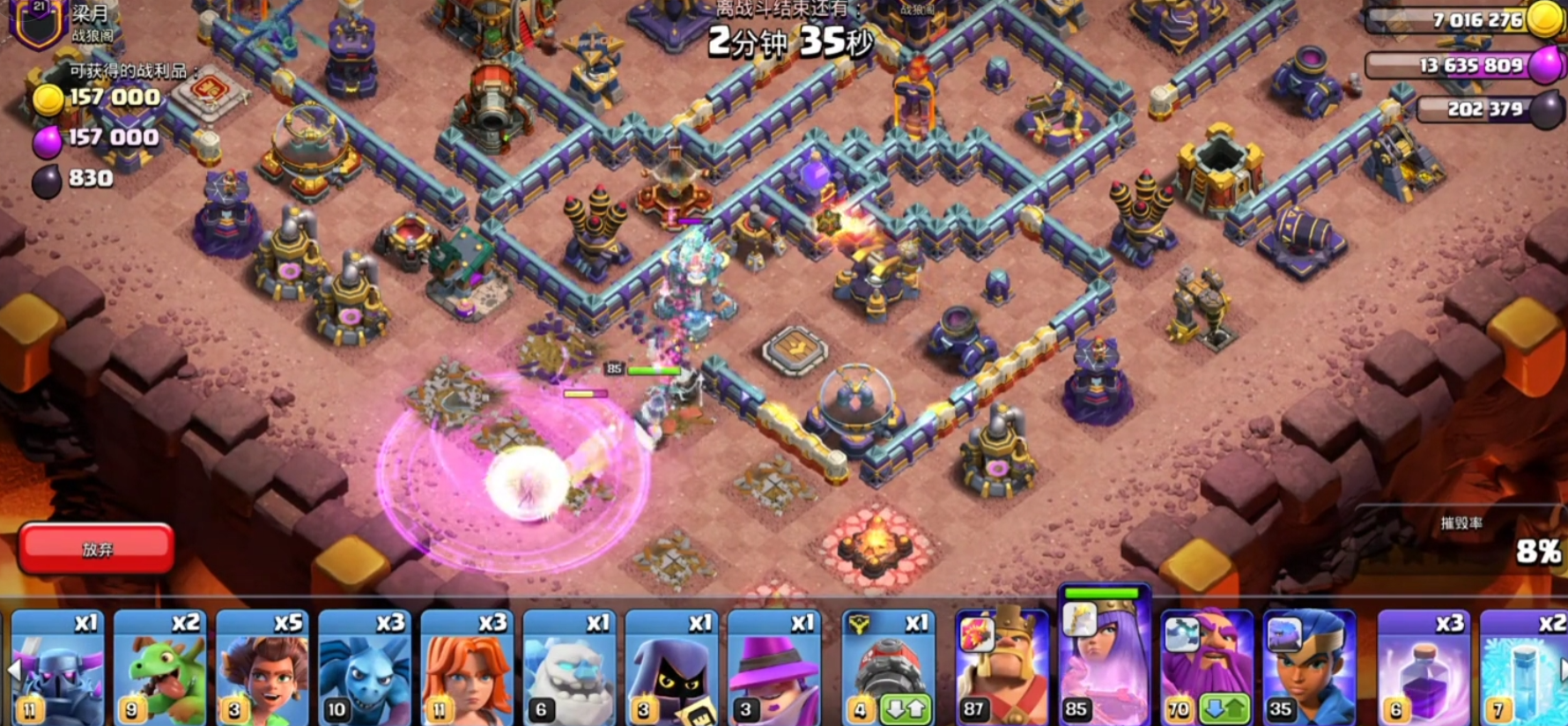The image size is (1568, 726).
Task: Select the P.E.K.K.A troop card
Action: pos(59,668)
